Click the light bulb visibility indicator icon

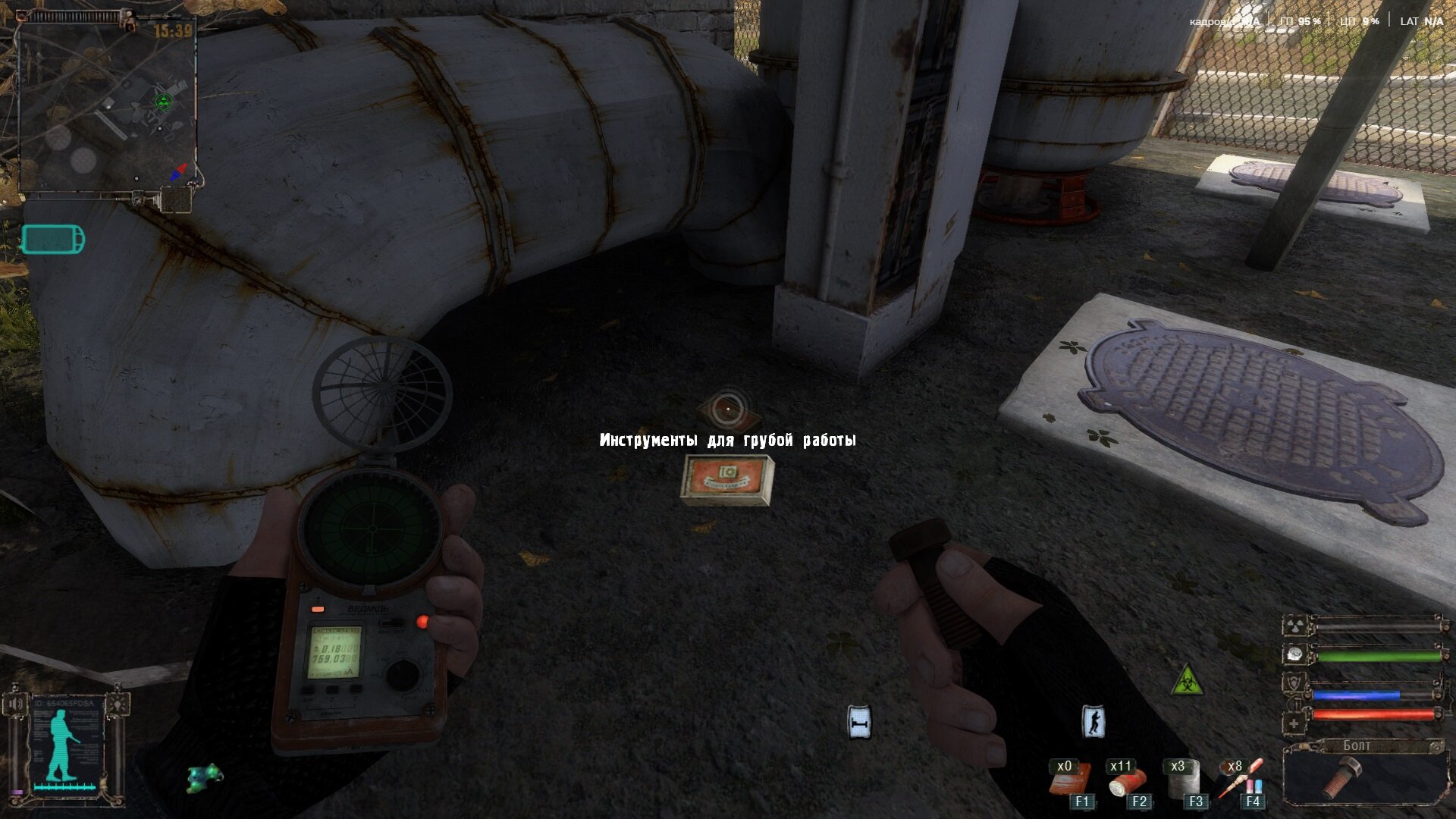(117, 704)
